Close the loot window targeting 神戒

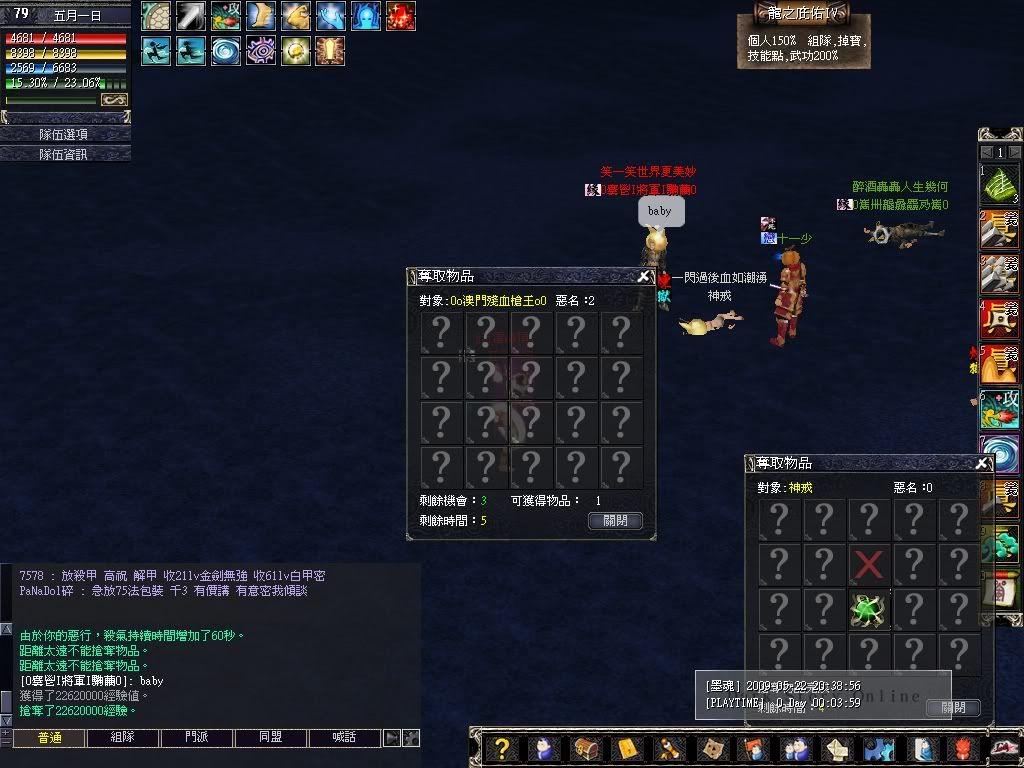coord(983,463)
